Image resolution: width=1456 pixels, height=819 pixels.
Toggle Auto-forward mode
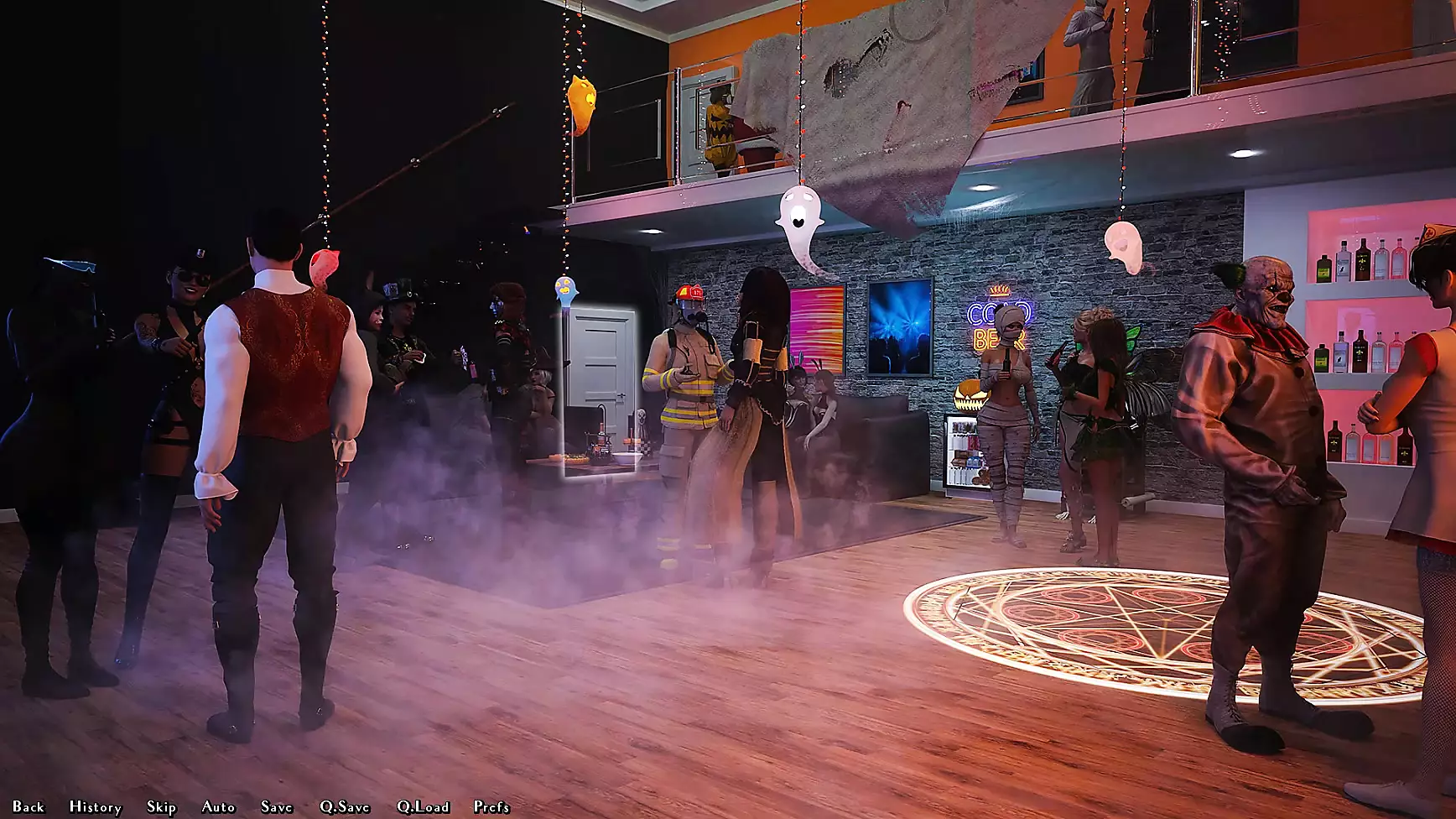218,806
